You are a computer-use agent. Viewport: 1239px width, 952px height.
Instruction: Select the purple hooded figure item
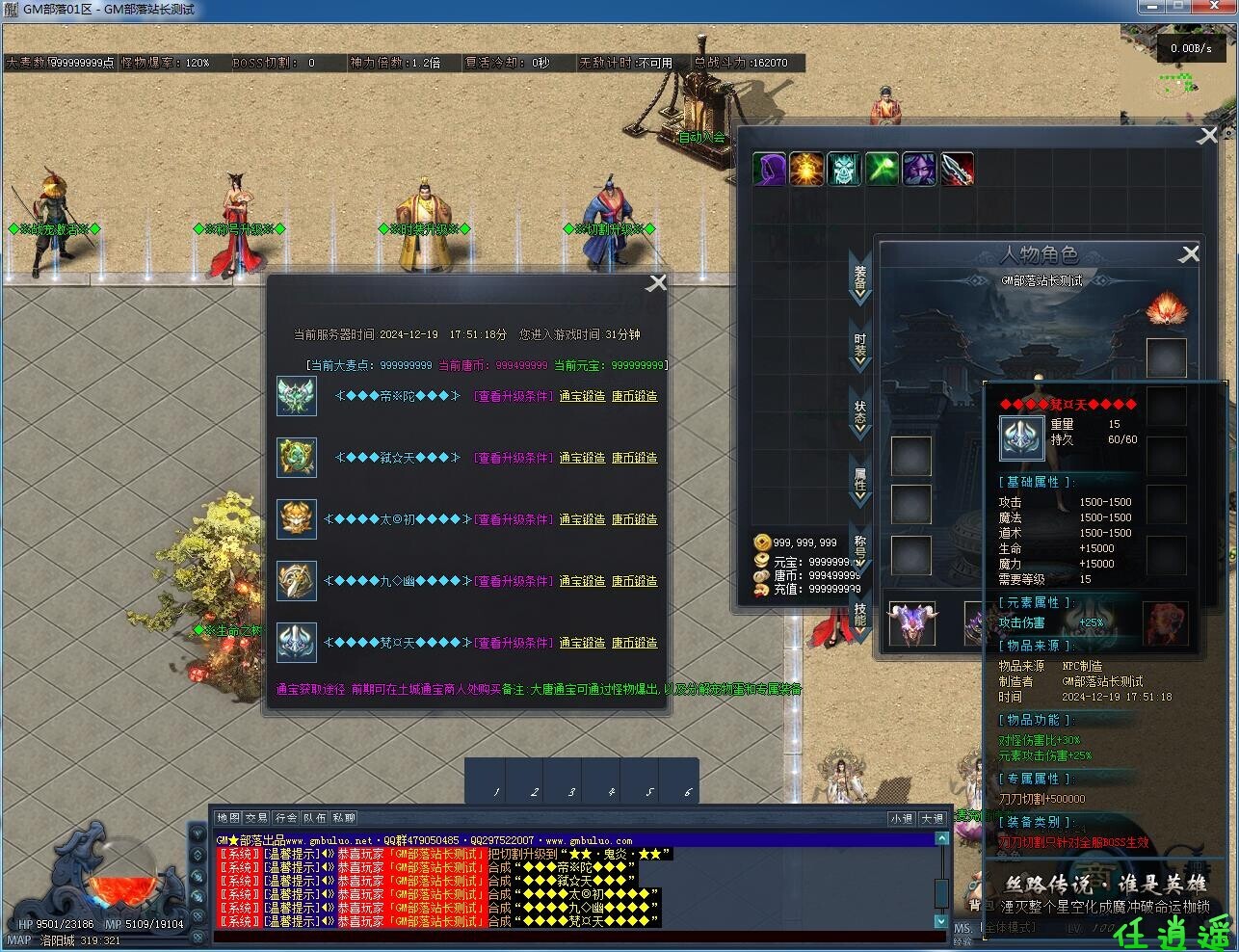769,170
